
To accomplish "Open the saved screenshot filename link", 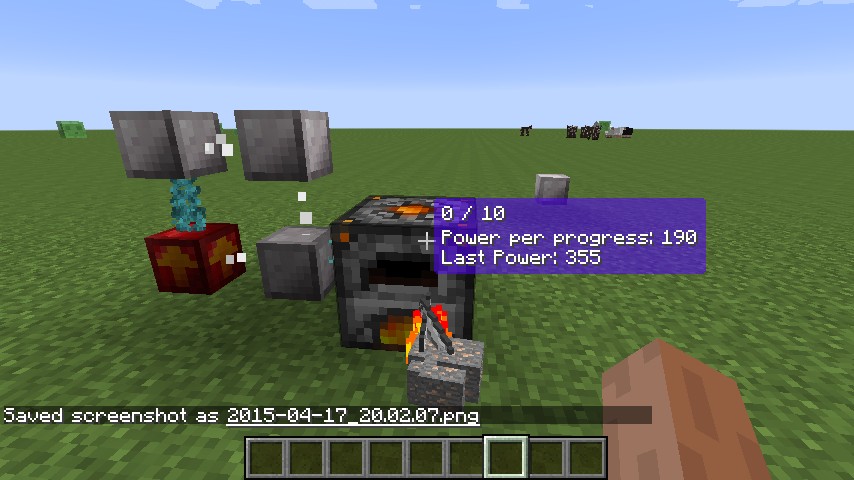I will [x=353, y=415].
